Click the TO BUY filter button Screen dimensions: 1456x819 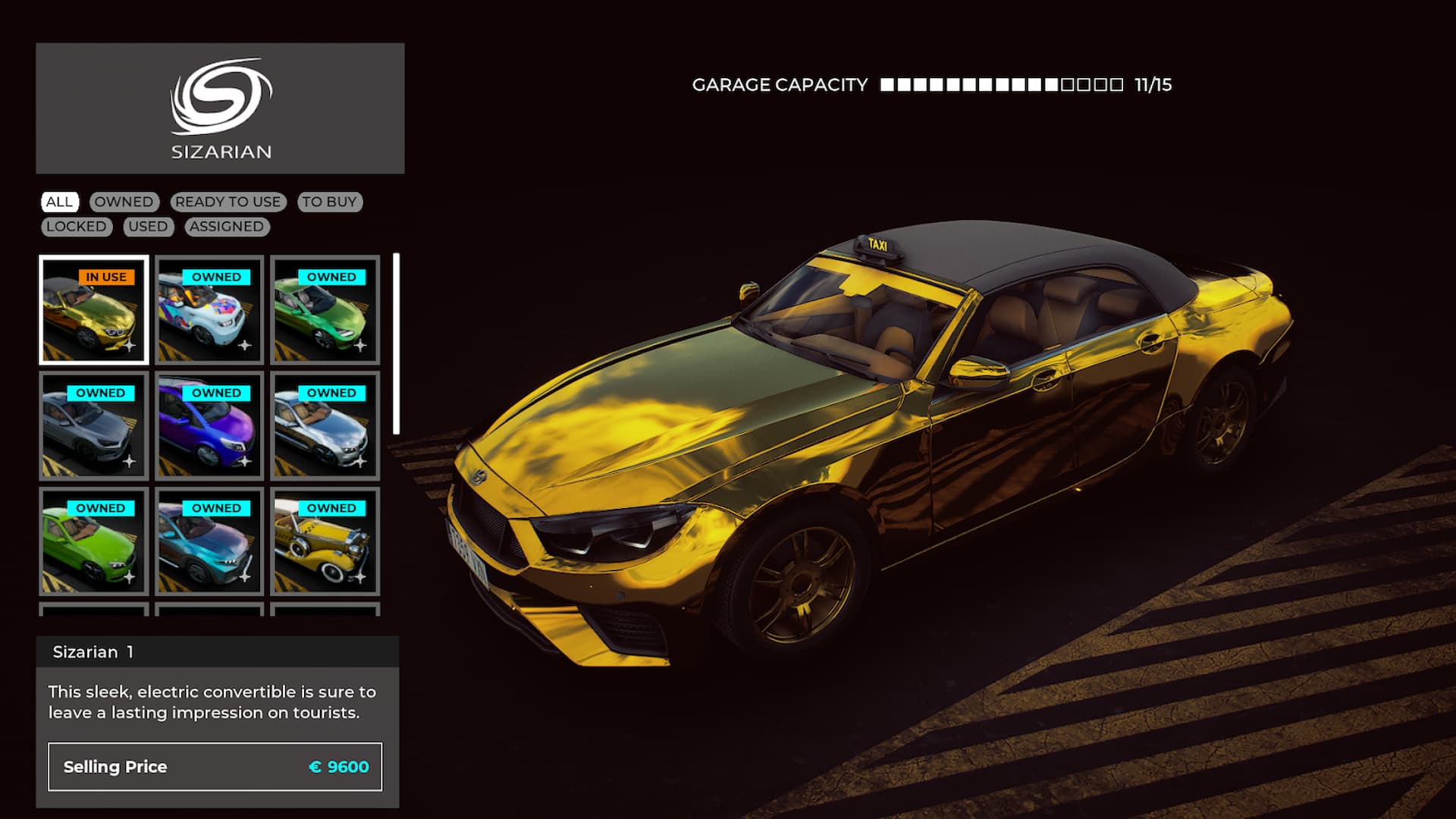tap(329, 202)
